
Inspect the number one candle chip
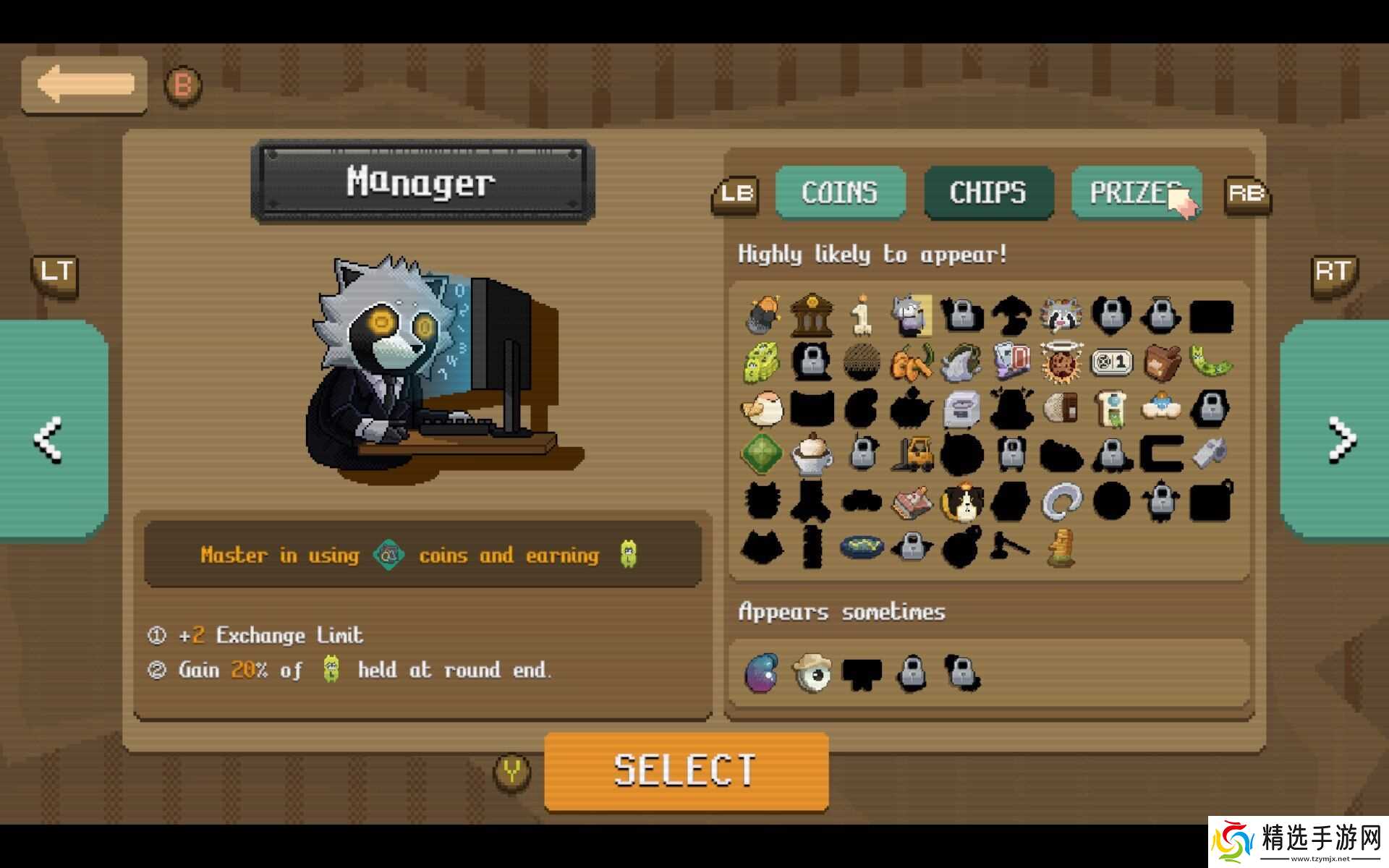pyautogui.click(x=861, y=315)
